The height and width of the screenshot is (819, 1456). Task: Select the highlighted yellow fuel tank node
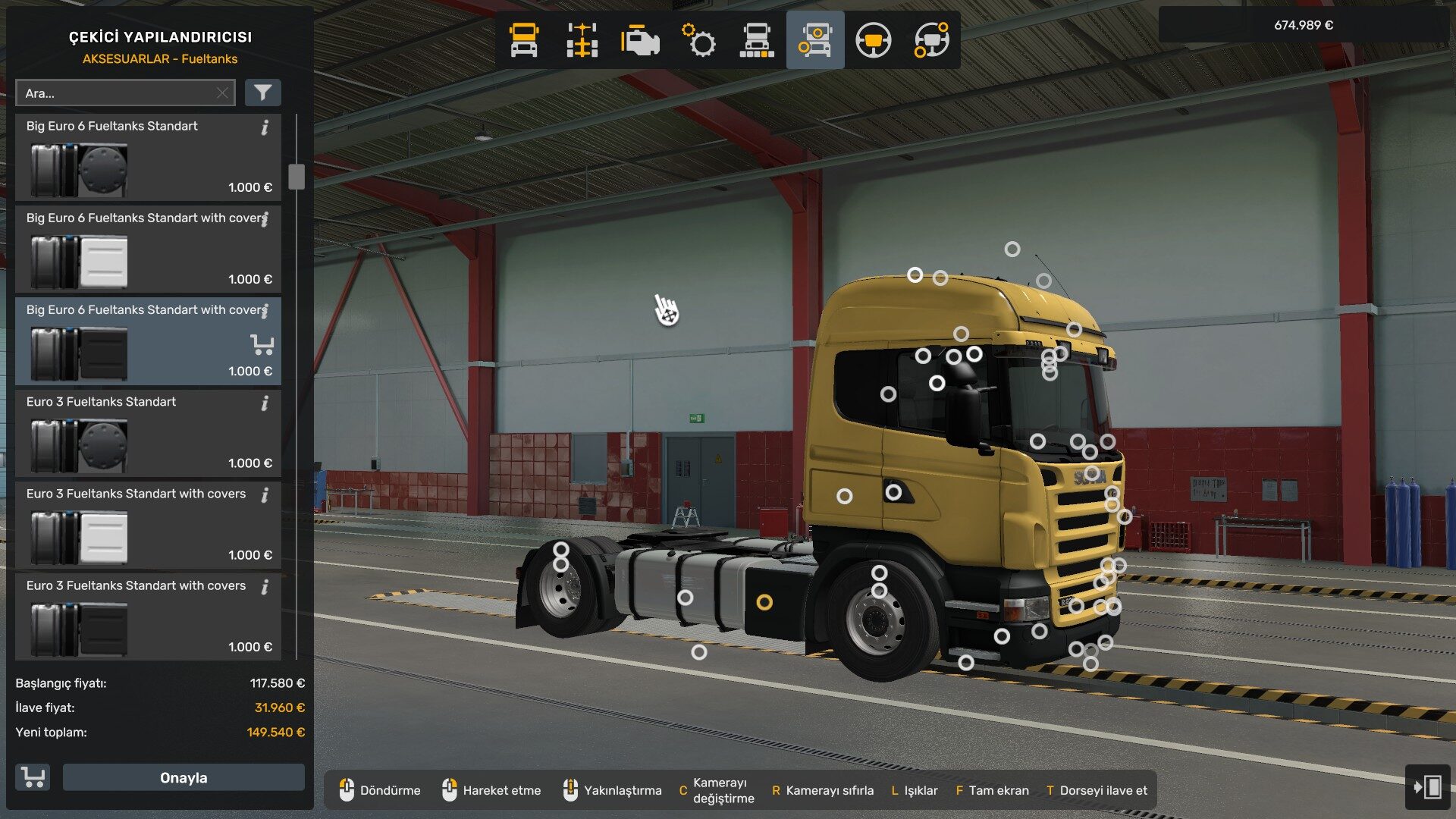click(x=764, y=602)
